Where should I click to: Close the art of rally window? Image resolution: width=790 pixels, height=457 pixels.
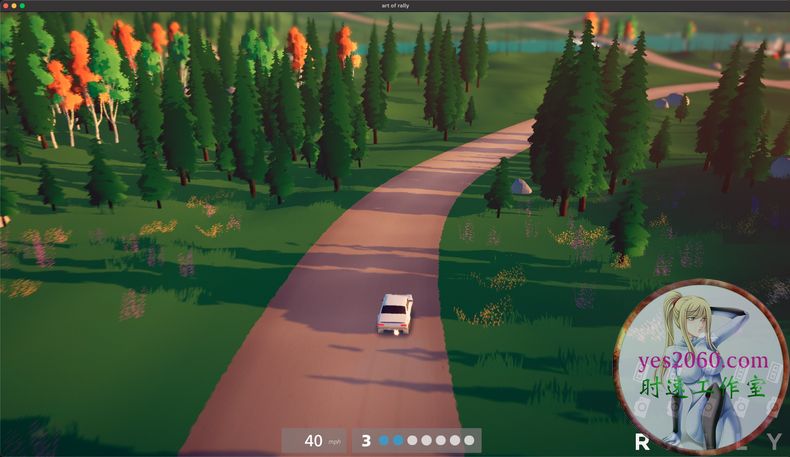tap(6, 6)
